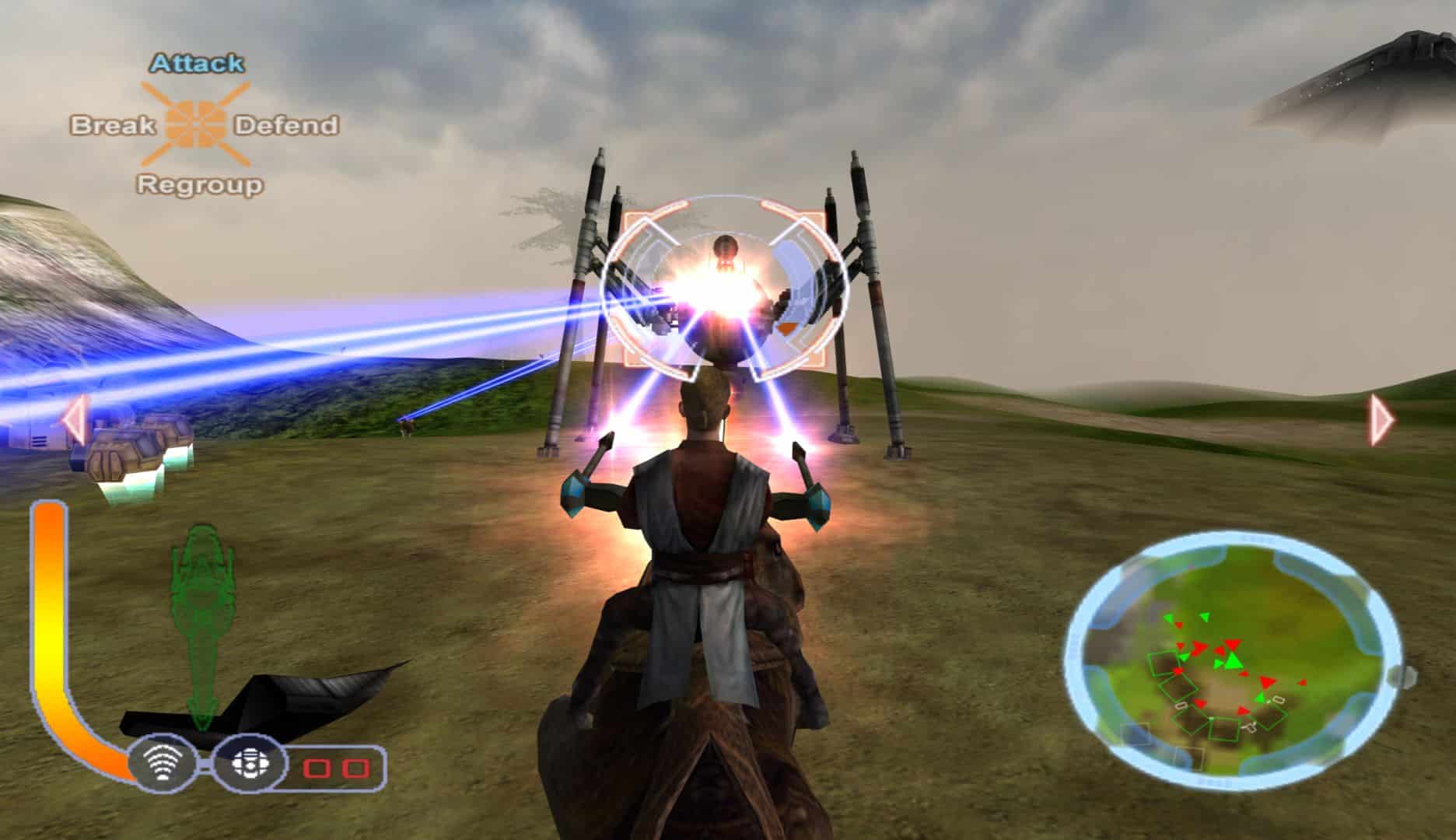Click the left-pointing arrow indicator
The height and width of the screenshot is (840, 1456).
[74, 420]
